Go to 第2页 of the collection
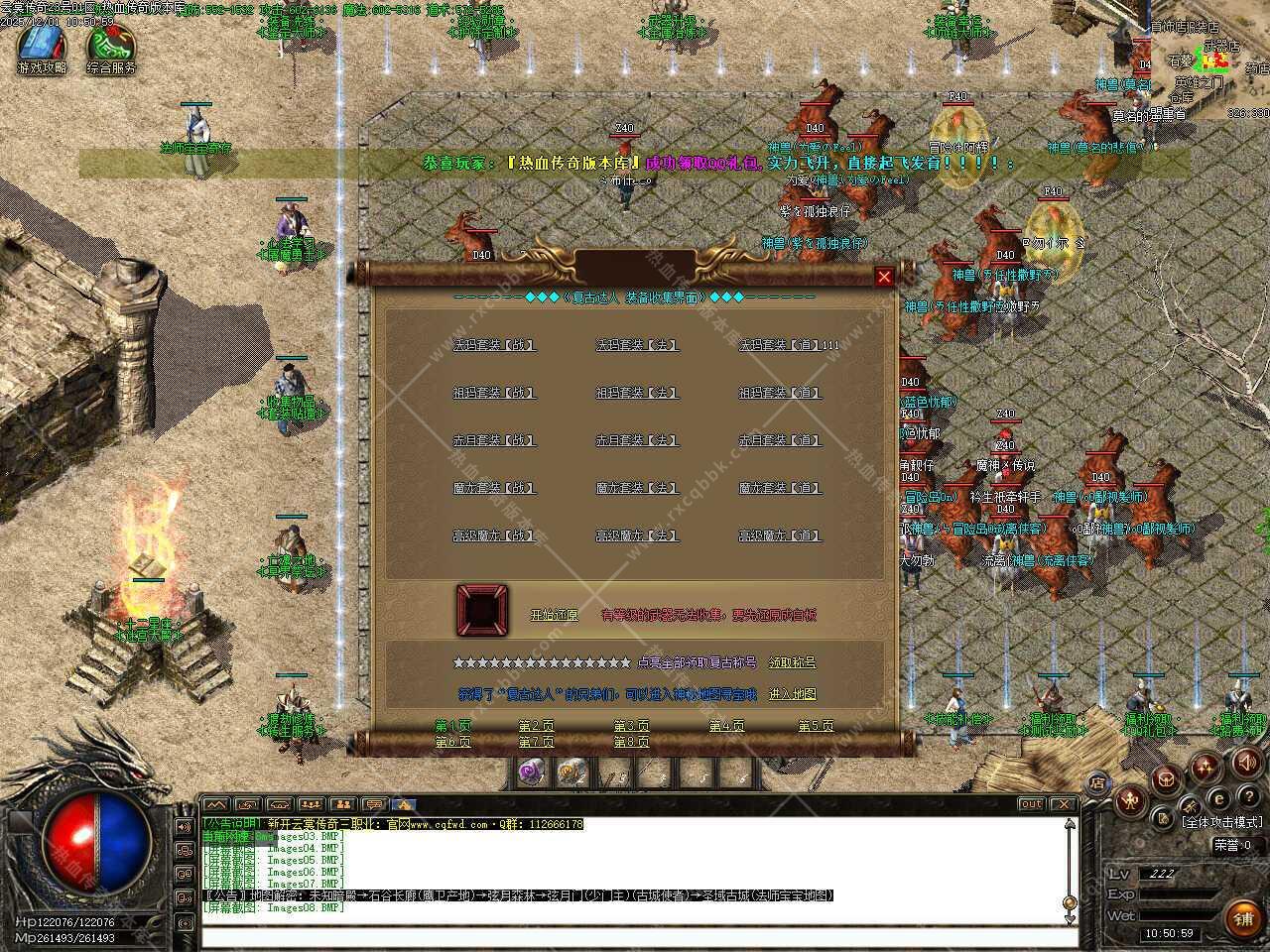 536,726
